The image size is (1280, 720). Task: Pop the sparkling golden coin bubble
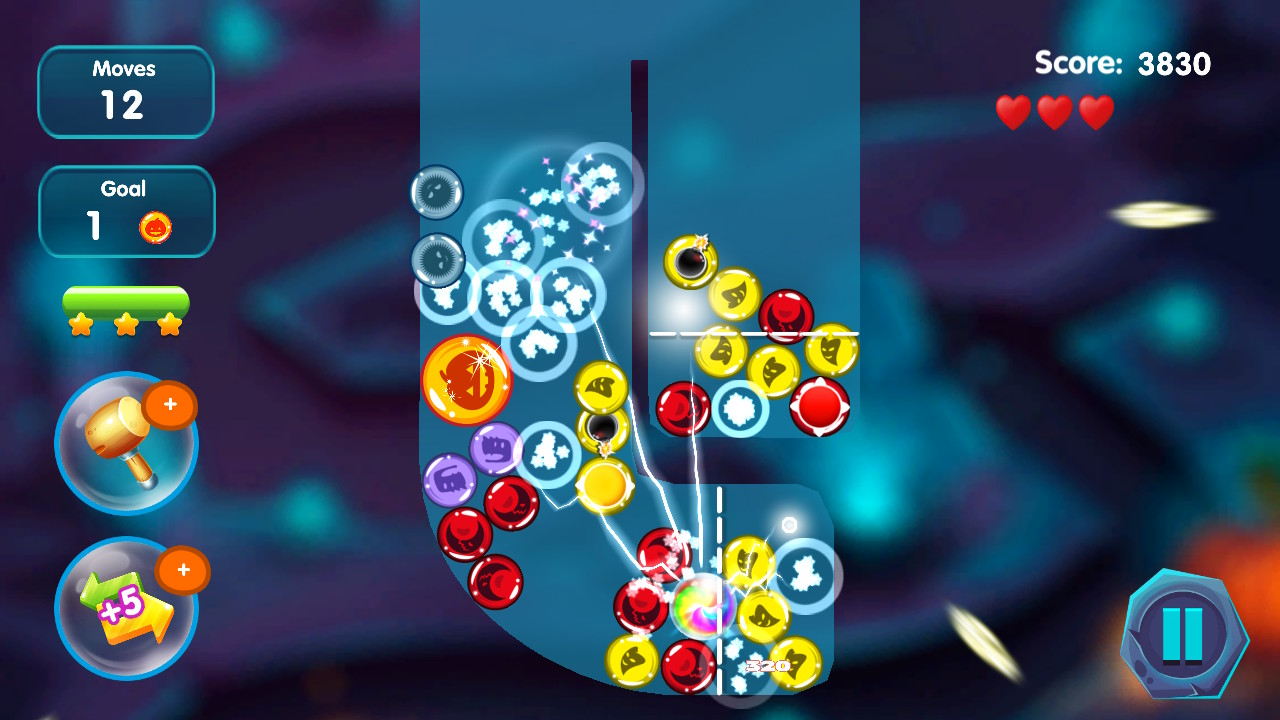point(470,381)
